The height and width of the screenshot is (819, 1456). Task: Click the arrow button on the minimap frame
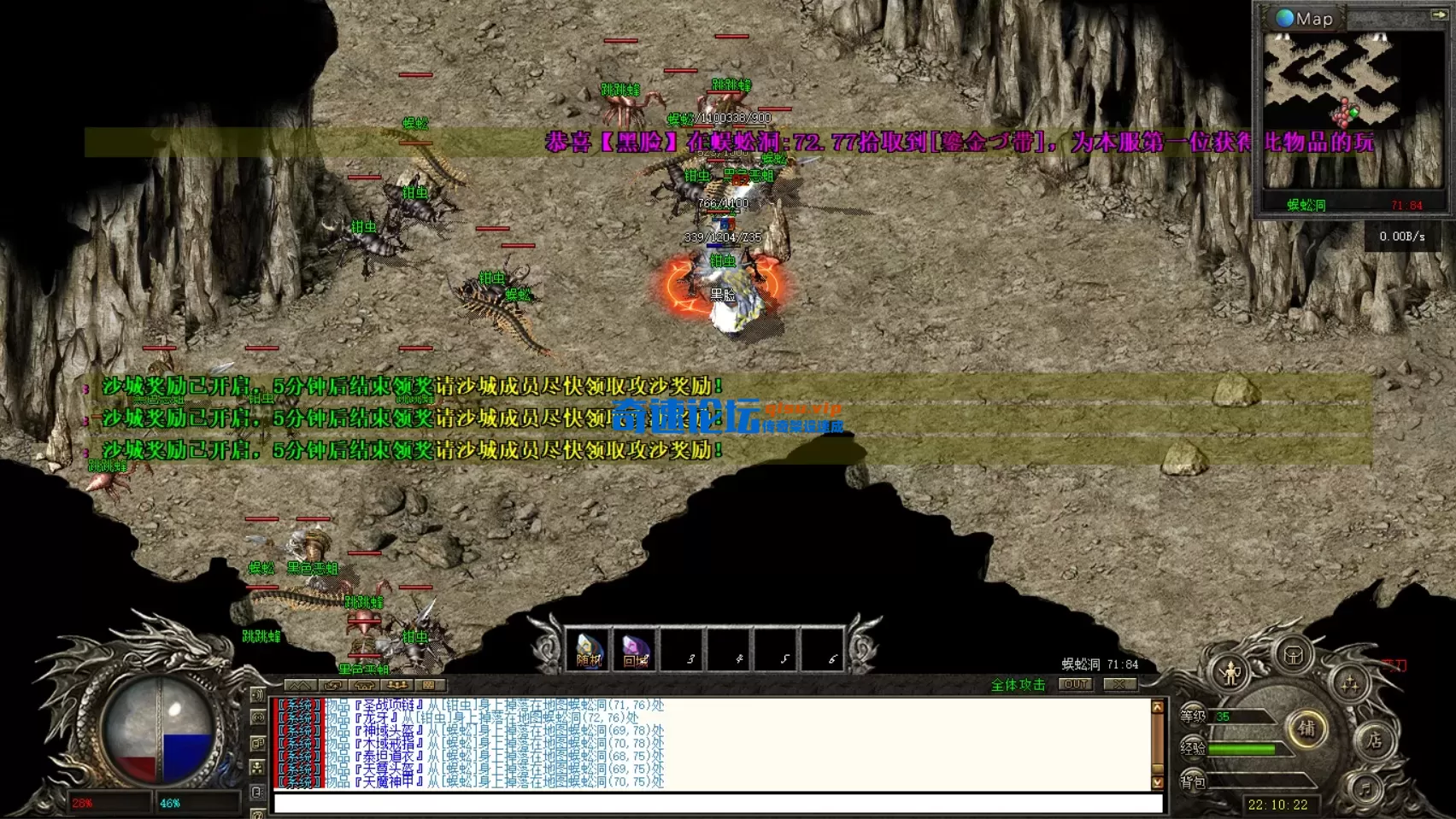(1438, 15)
